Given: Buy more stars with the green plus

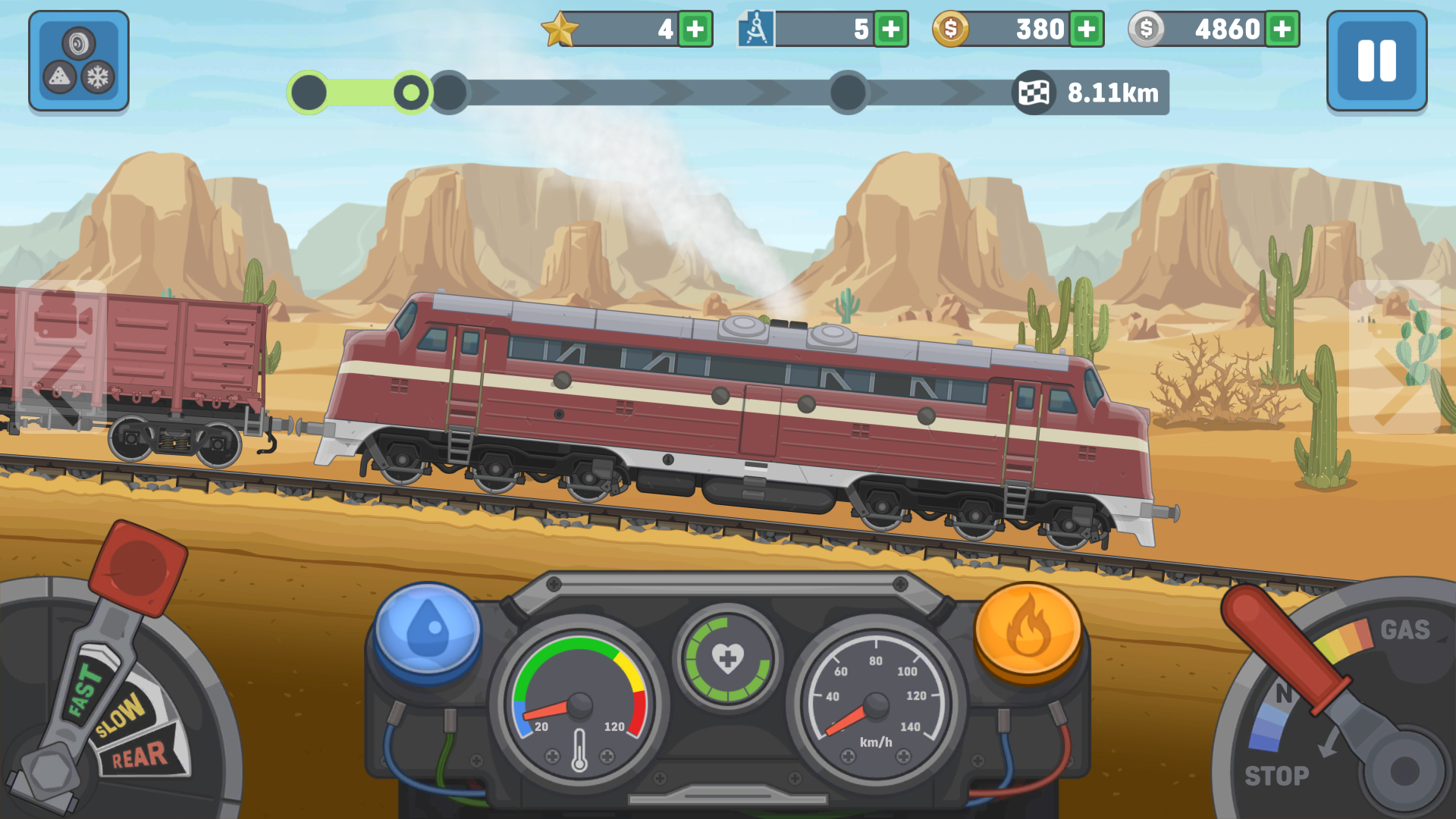Looking at the screenshot, I should [x=695, y=29].
